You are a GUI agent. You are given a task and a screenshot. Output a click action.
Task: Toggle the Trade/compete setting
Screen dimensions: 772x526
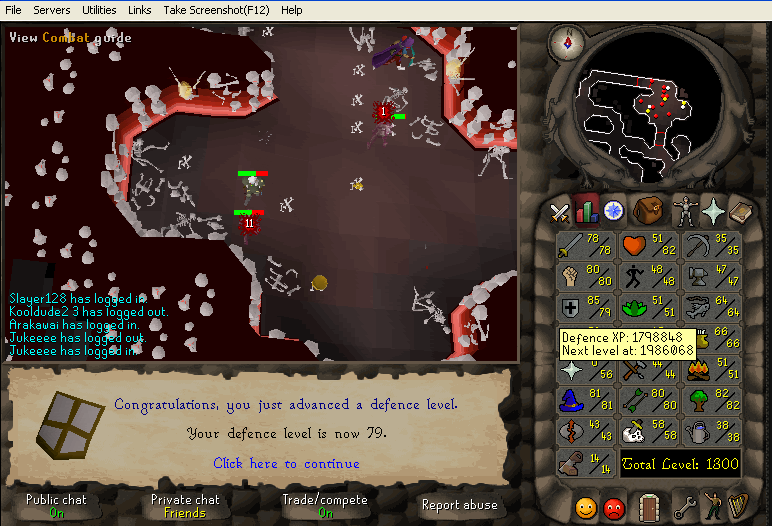326,505
